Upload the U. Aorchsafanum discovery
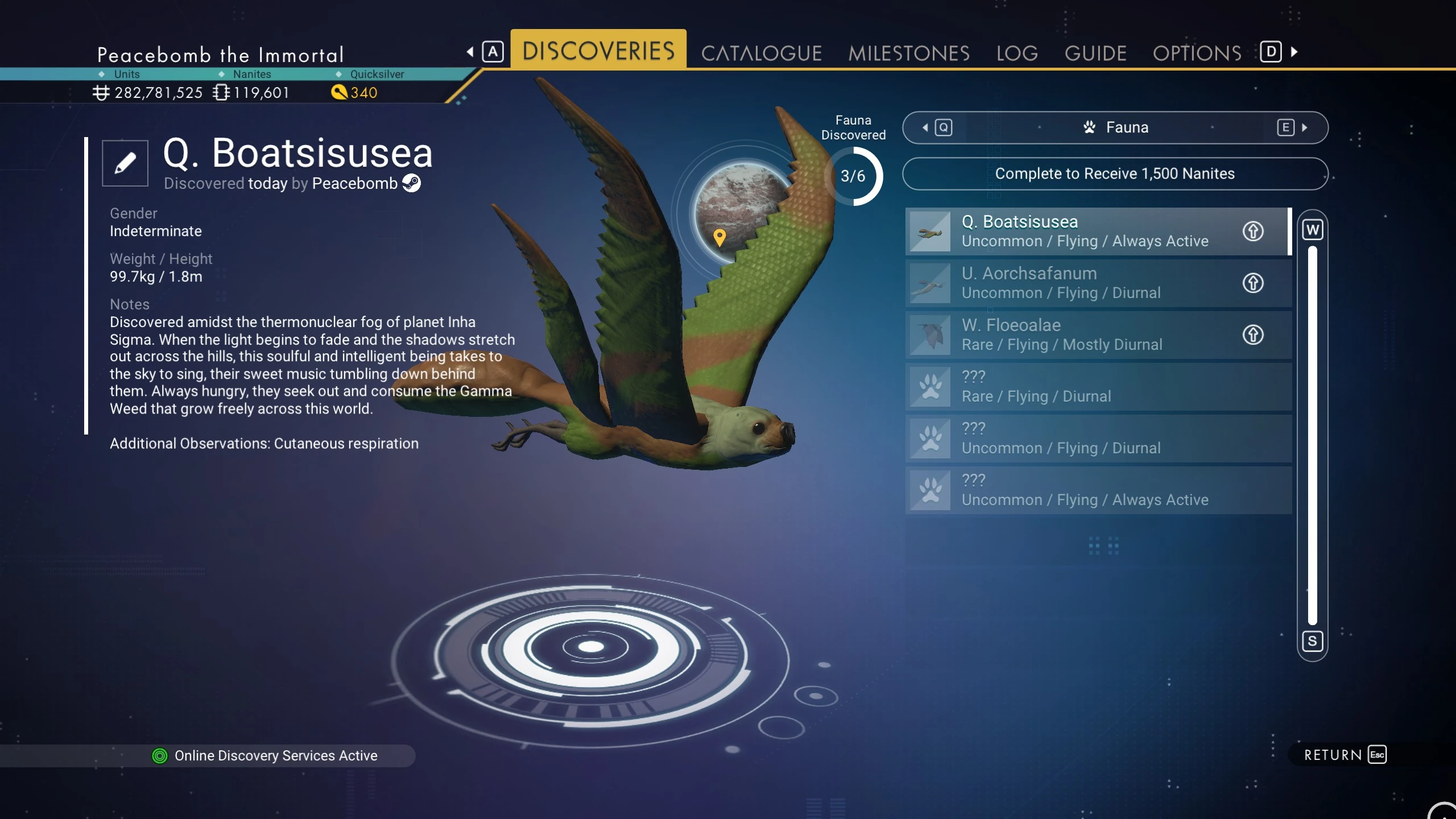 click(1252, 283)
